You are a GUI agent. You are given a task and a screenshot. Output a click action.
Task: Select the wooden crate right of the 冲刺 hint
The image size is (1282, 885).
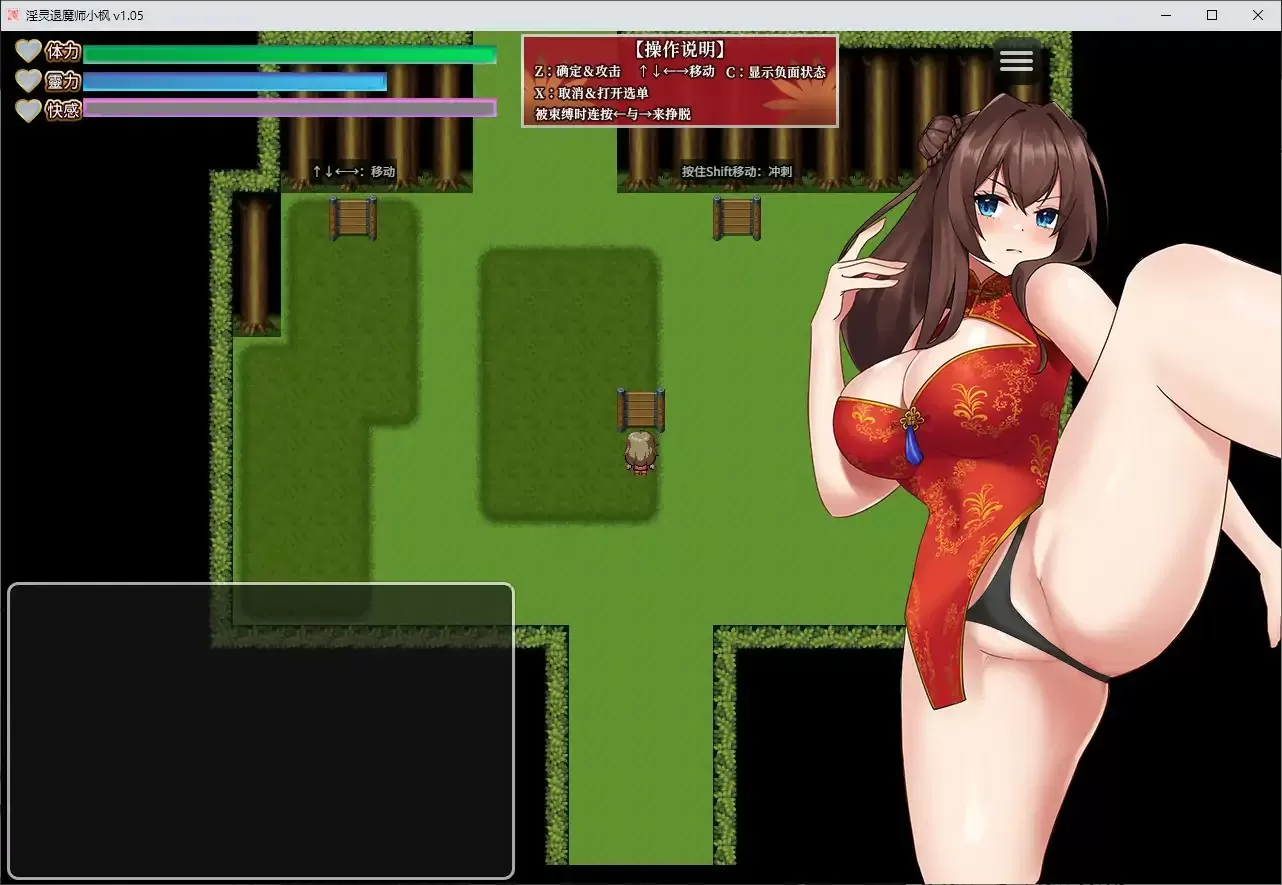click(737, 219)
